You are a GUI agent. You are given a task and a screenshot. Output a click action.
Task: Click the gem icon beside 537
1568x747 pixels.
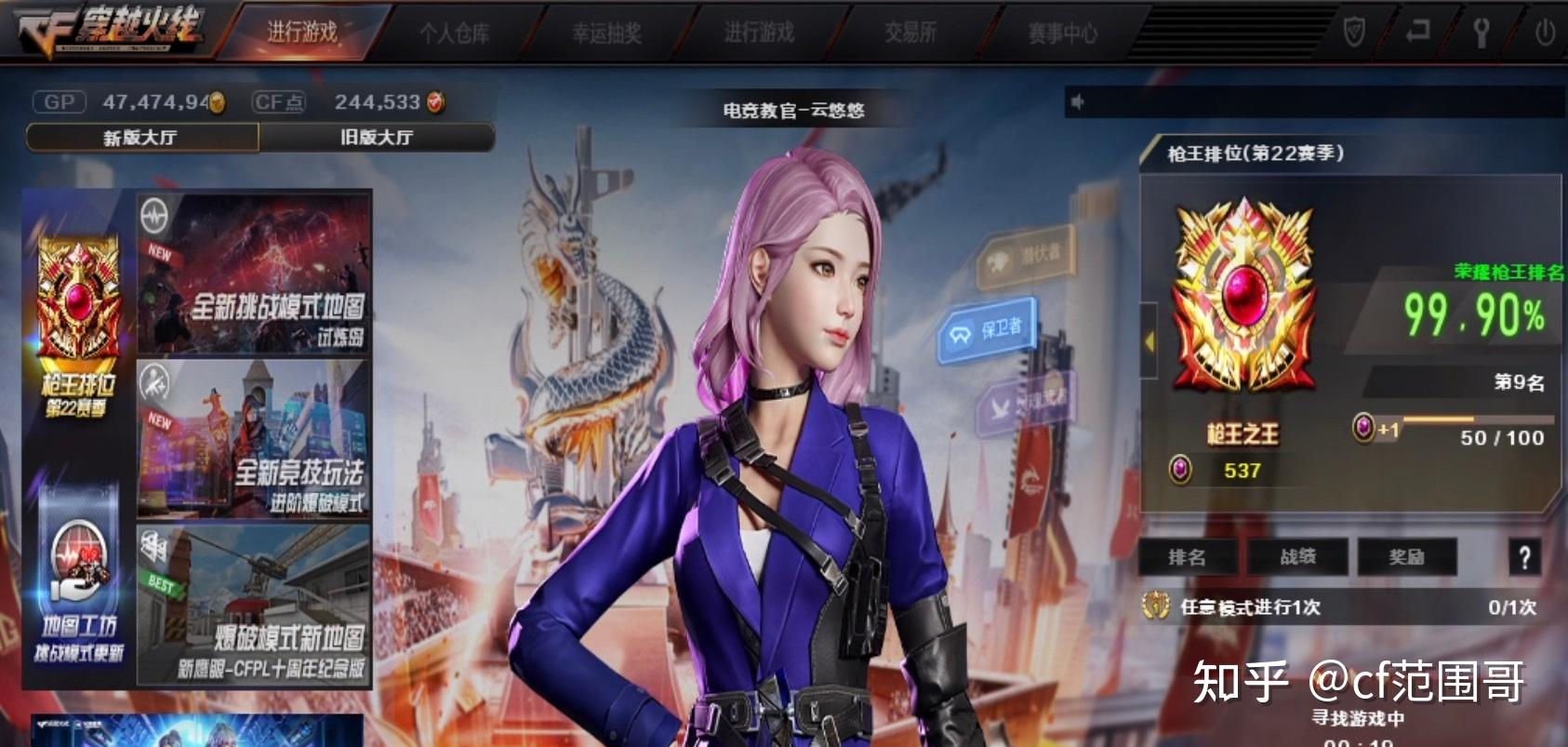point(1182,471)
